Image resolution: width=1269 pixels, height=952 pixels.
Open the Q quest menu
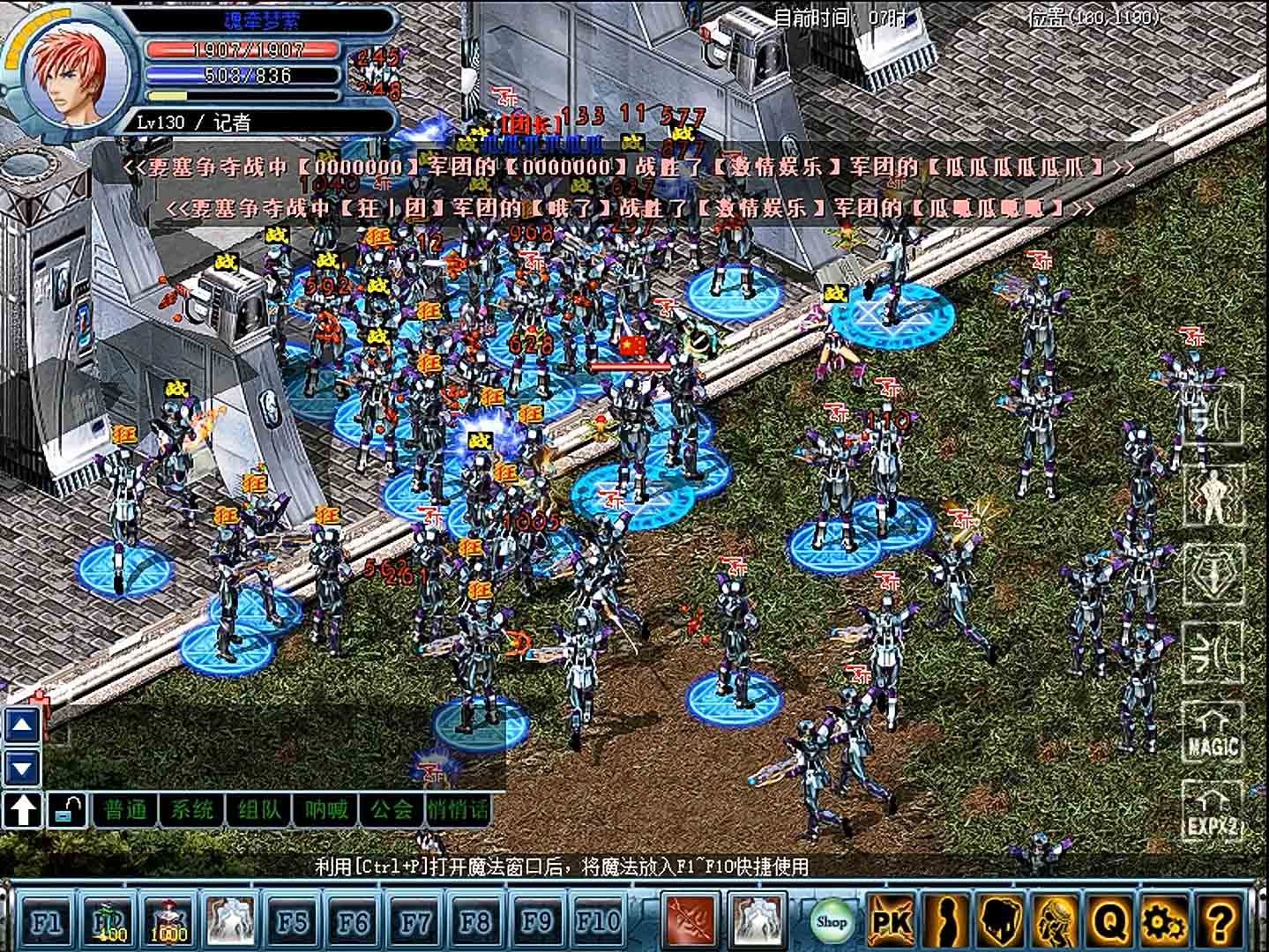click(1111, 921)
